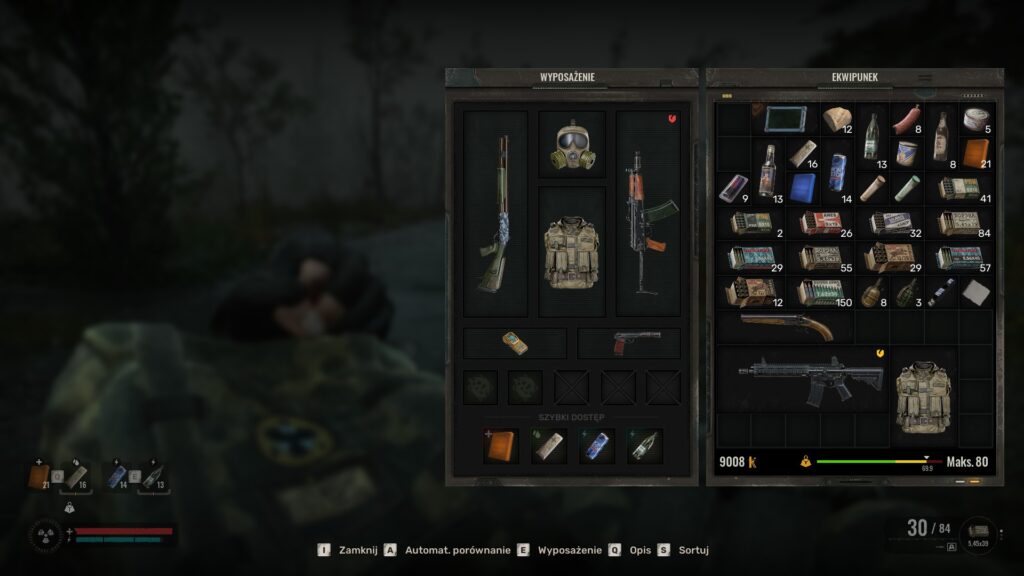
Task: Select the canned food stack of 5
Action: 975,121
